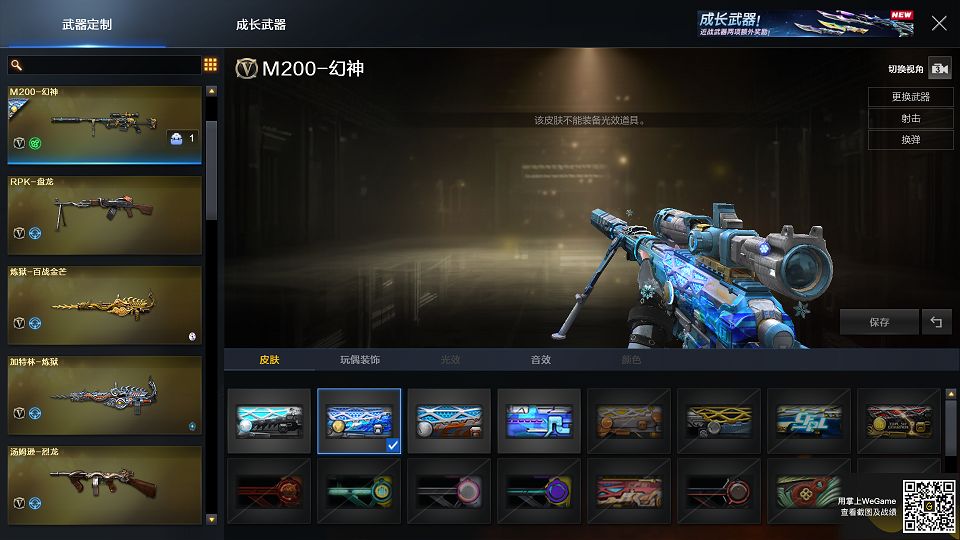The height and width of the screenshot is (540, 960).
Task: Pick the 汤姆逊-烈龙 weapon entry
Action: pyautogui.click(x=104, y=484)
